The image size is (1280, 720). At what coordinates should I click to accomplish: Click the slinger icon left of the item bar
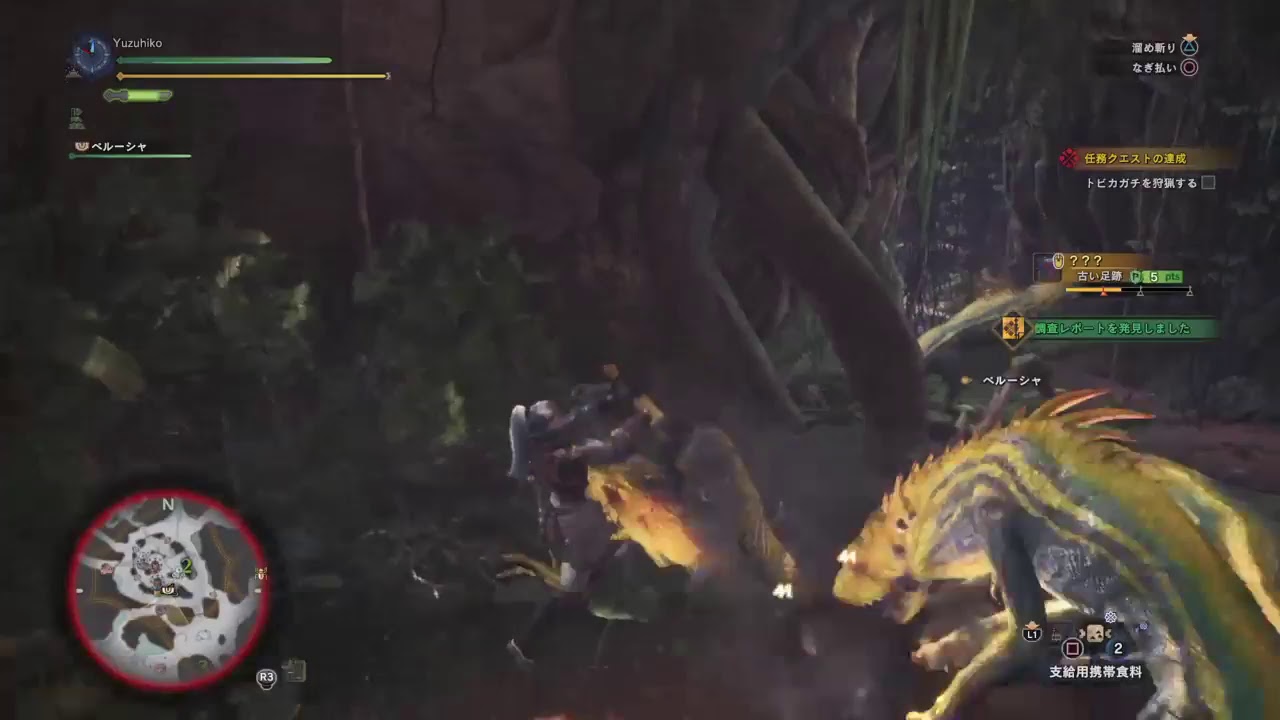(1056, 636)
